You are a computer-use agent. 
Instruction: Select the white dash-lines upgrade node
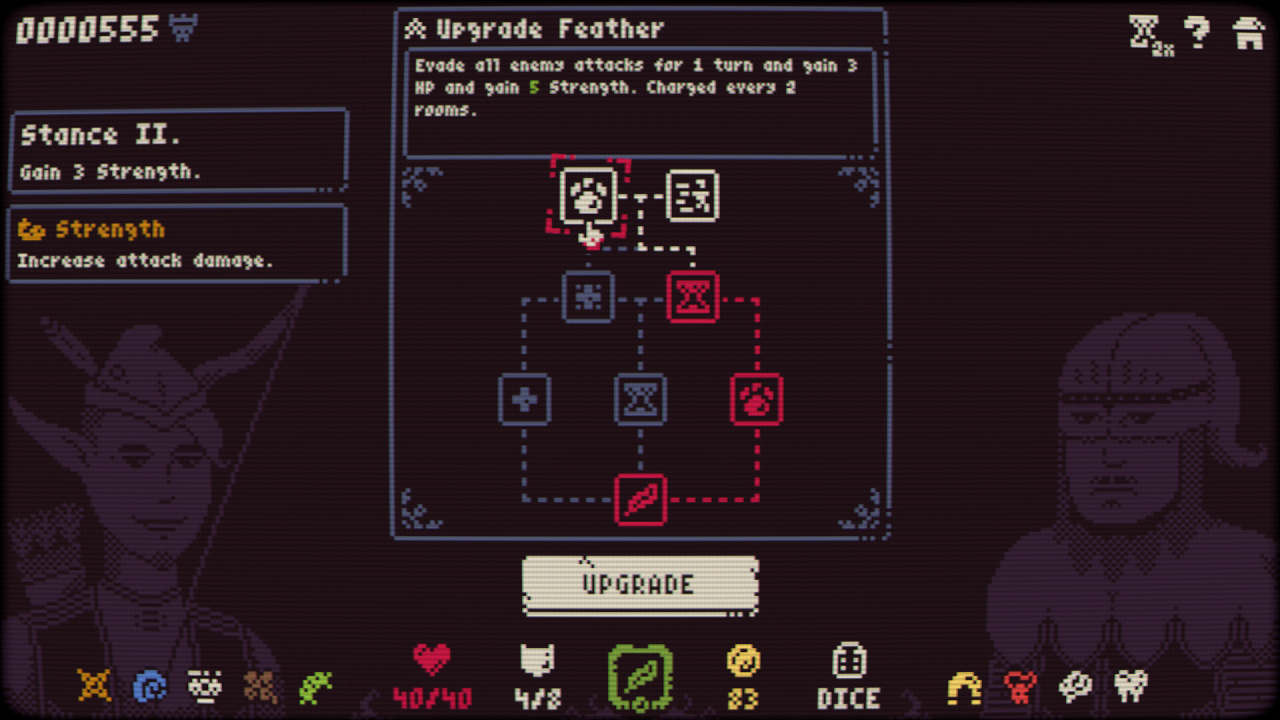(692, 195)
